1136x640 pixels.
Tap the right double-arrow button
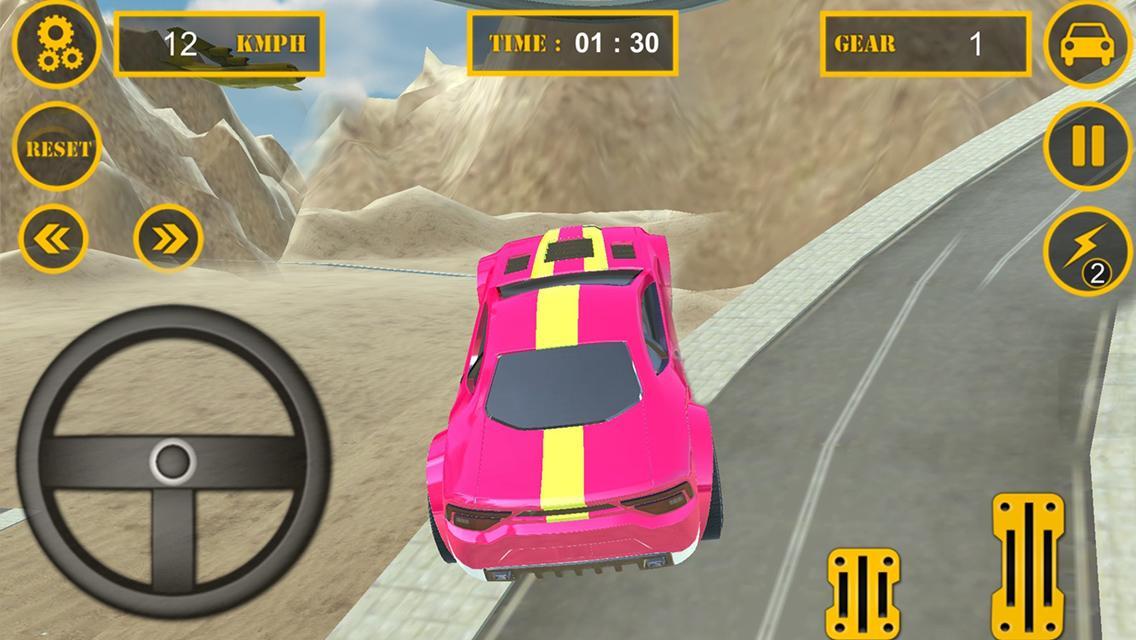[168, 238]
